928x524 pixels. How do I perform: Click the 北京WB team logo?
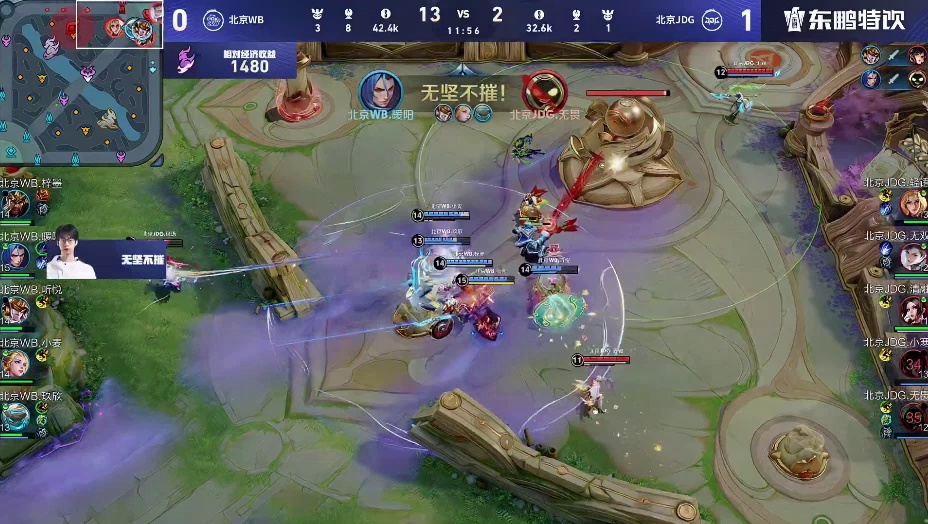coord(213,20)
